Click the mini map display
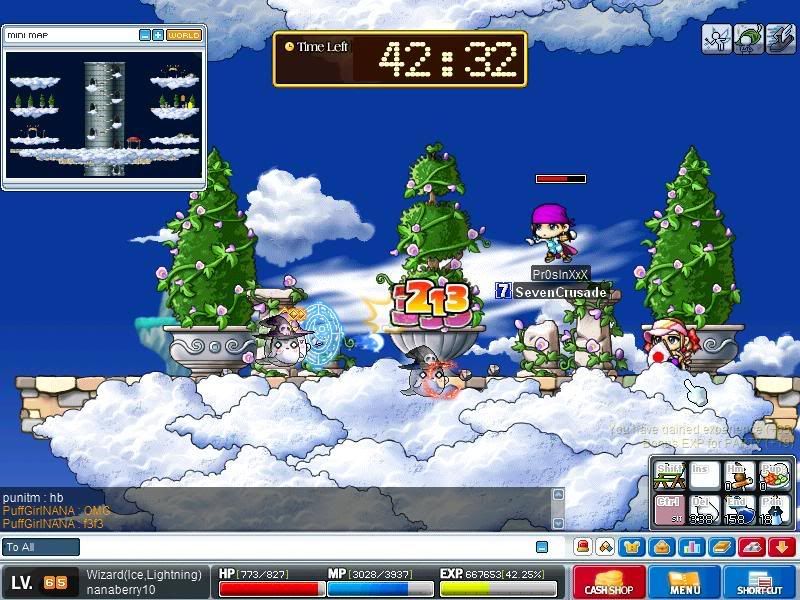 click(104, 113)
